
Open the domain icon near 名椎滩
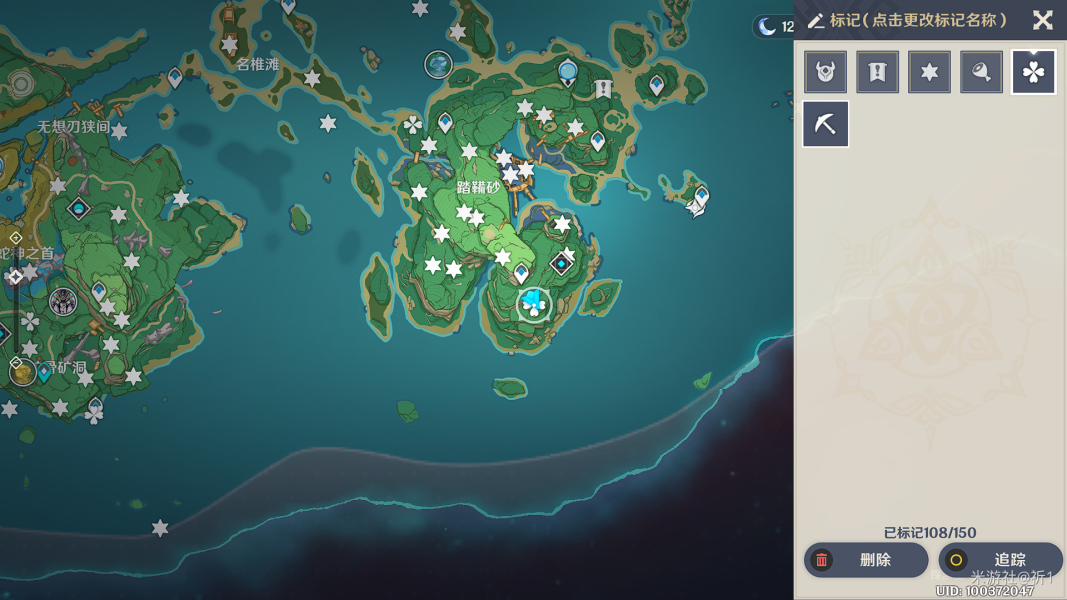coord(438,65)
